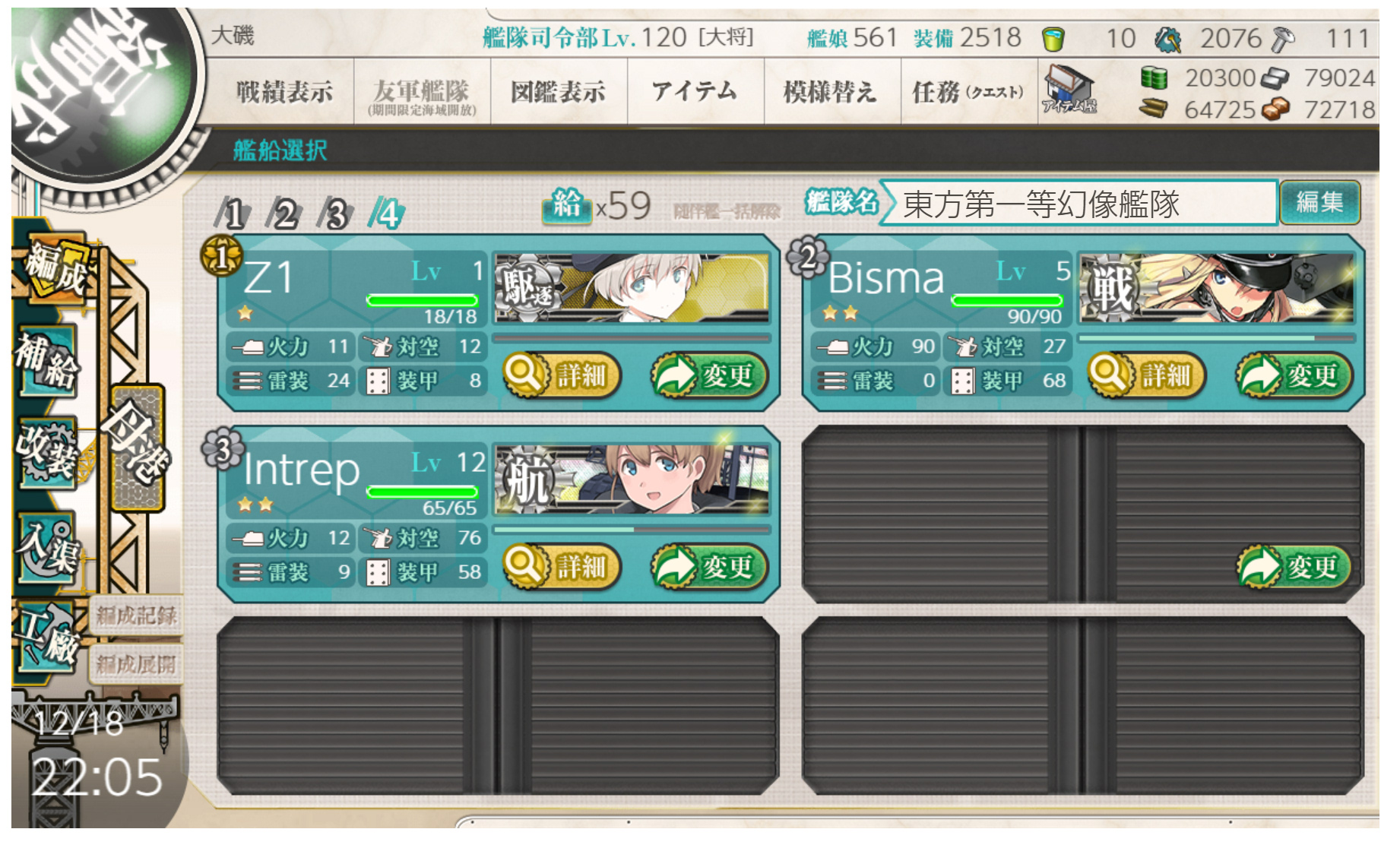
Task: Click the 編集 fleet name edit button
Action: (x=1319, y=202)
